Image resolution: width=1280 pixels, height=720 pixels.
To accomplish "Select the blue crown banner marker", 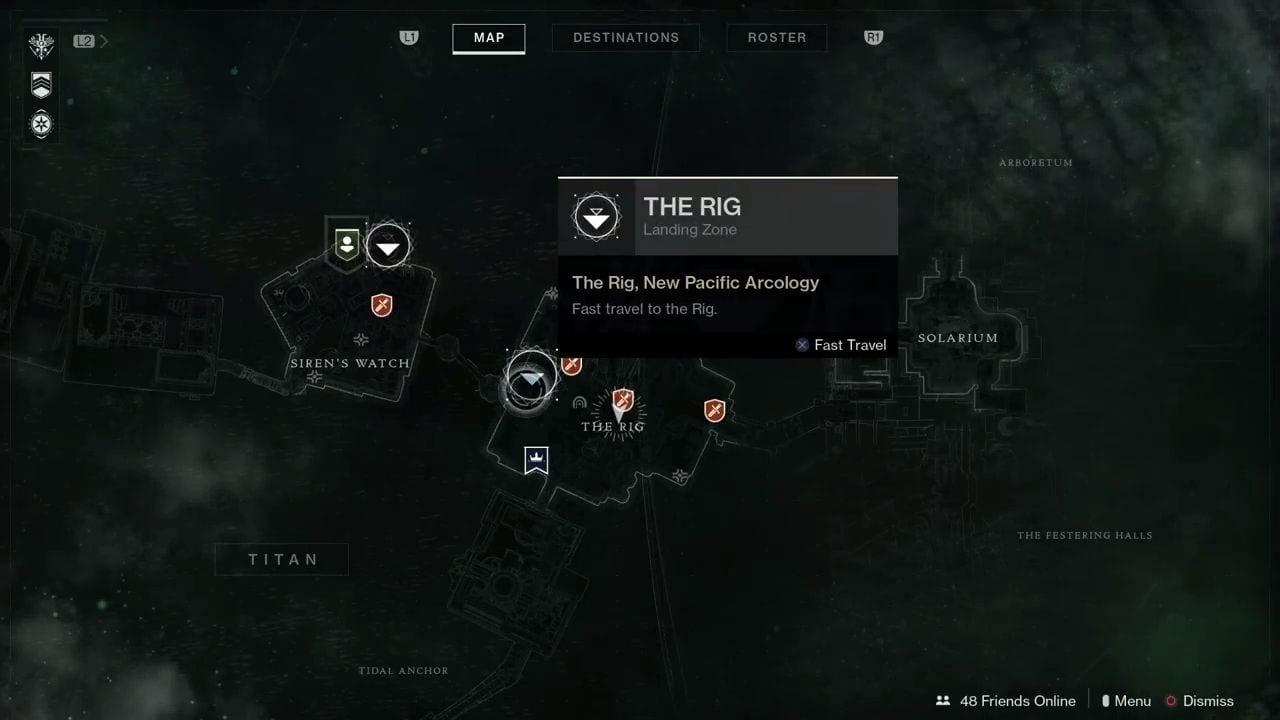I will [536, 460].
